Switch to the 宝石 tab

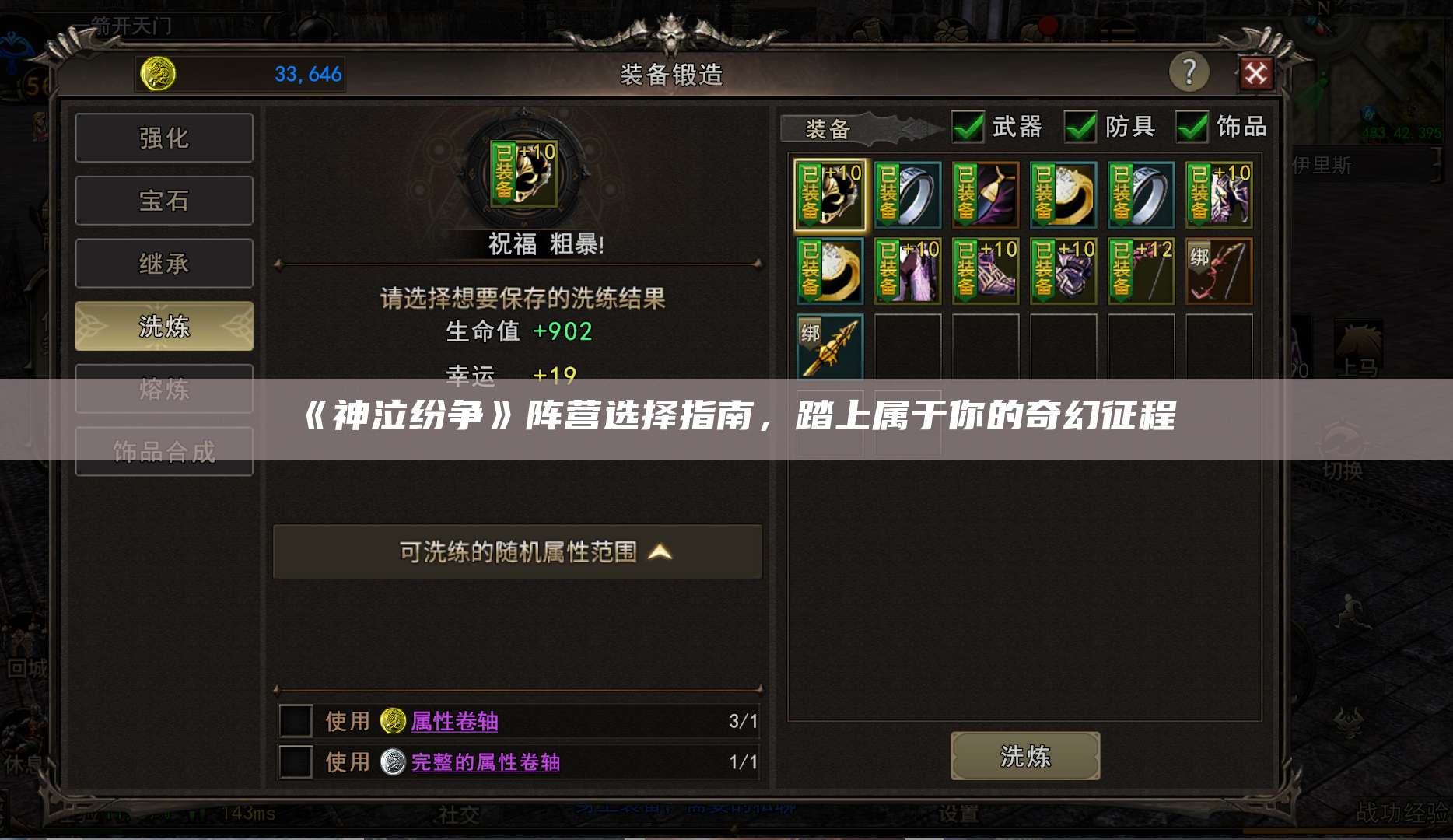[x=164, y=200]
